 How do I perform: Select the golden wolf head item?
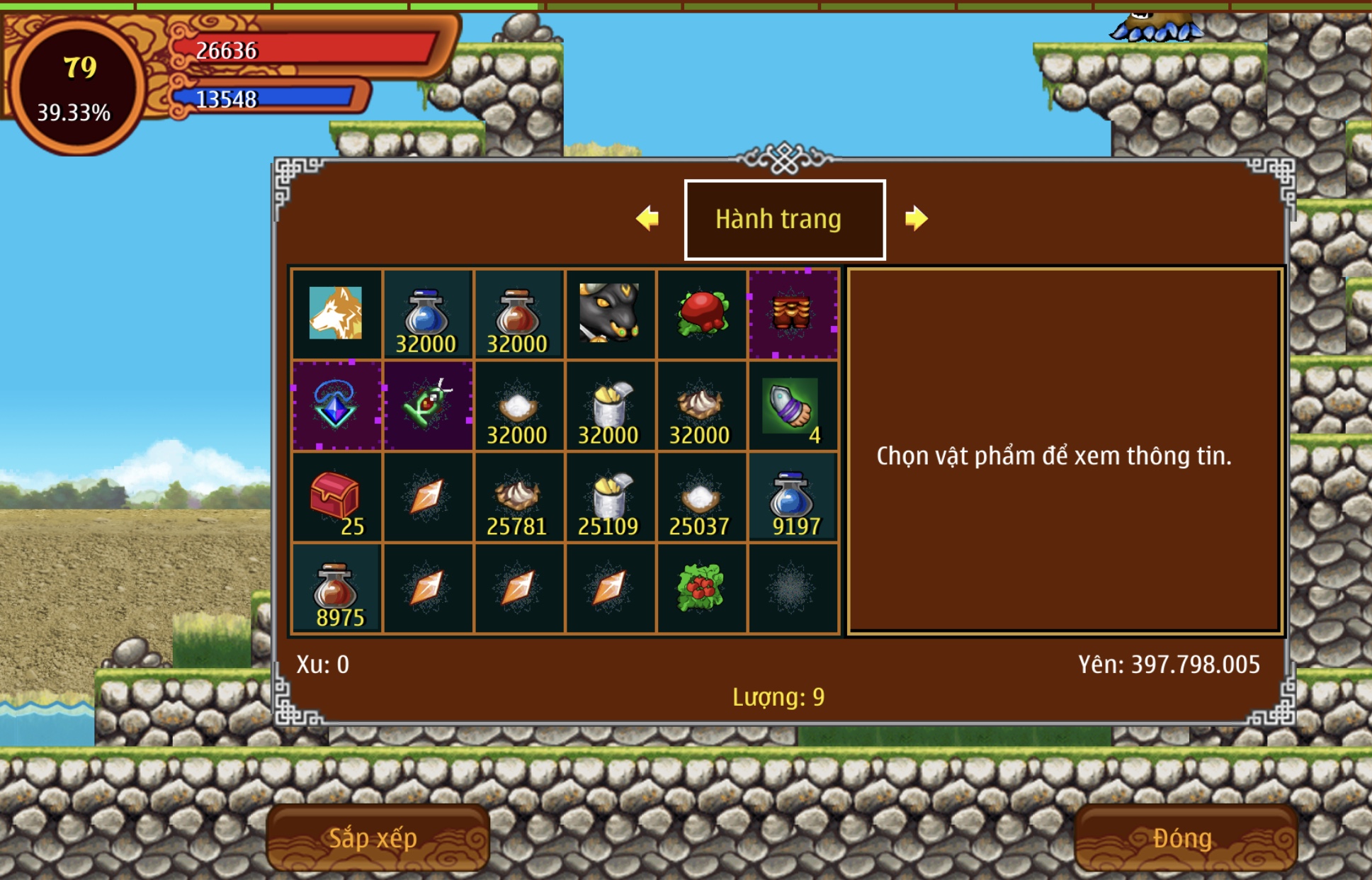336,314
